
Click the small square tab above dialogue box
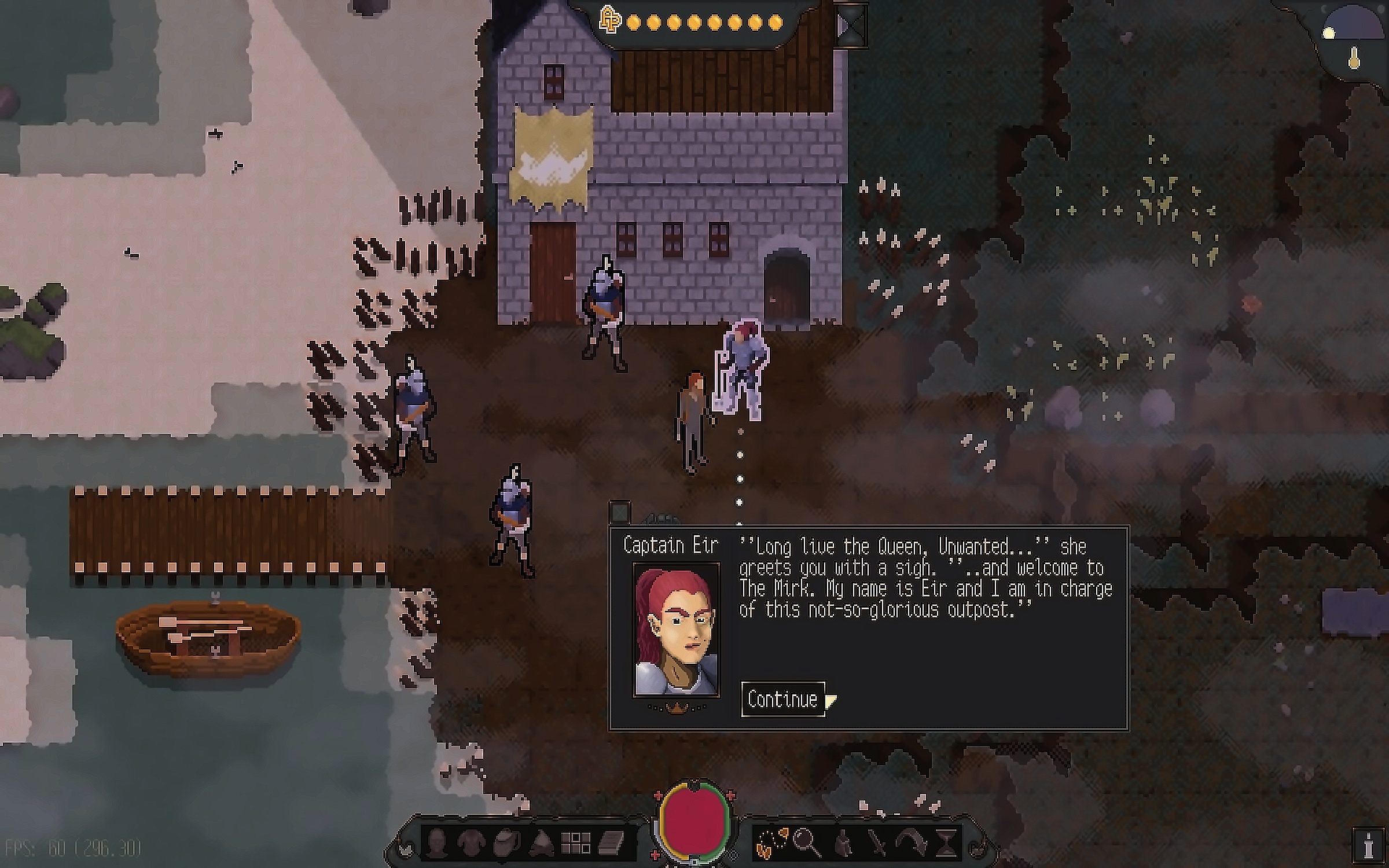pyautogui.click(x=619, y=512)
